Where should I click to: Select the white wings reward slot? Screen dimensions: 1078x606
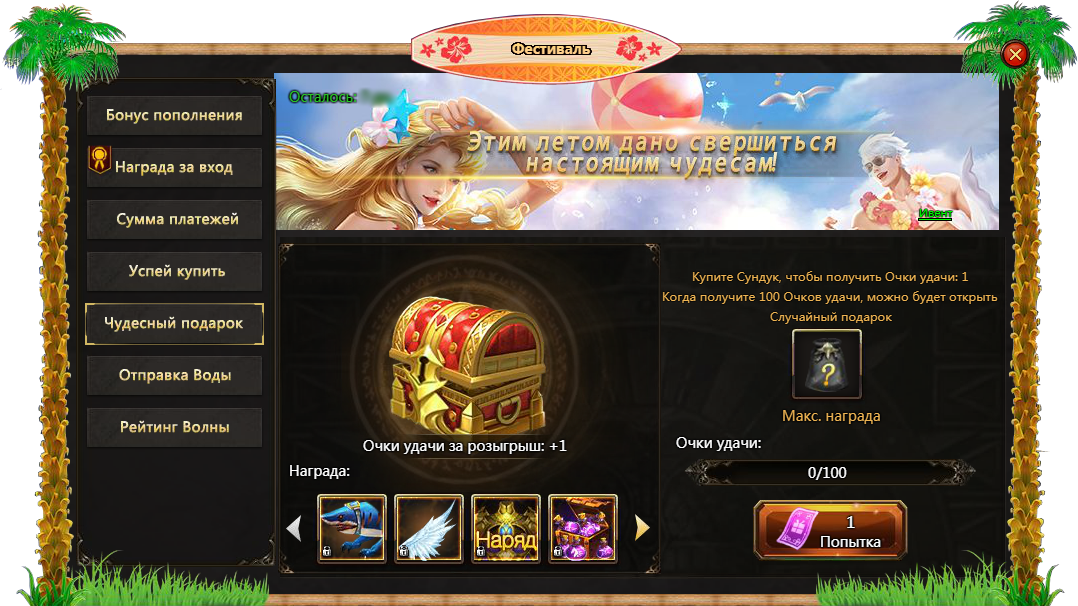pyautogui.click(x=429, y=529)
